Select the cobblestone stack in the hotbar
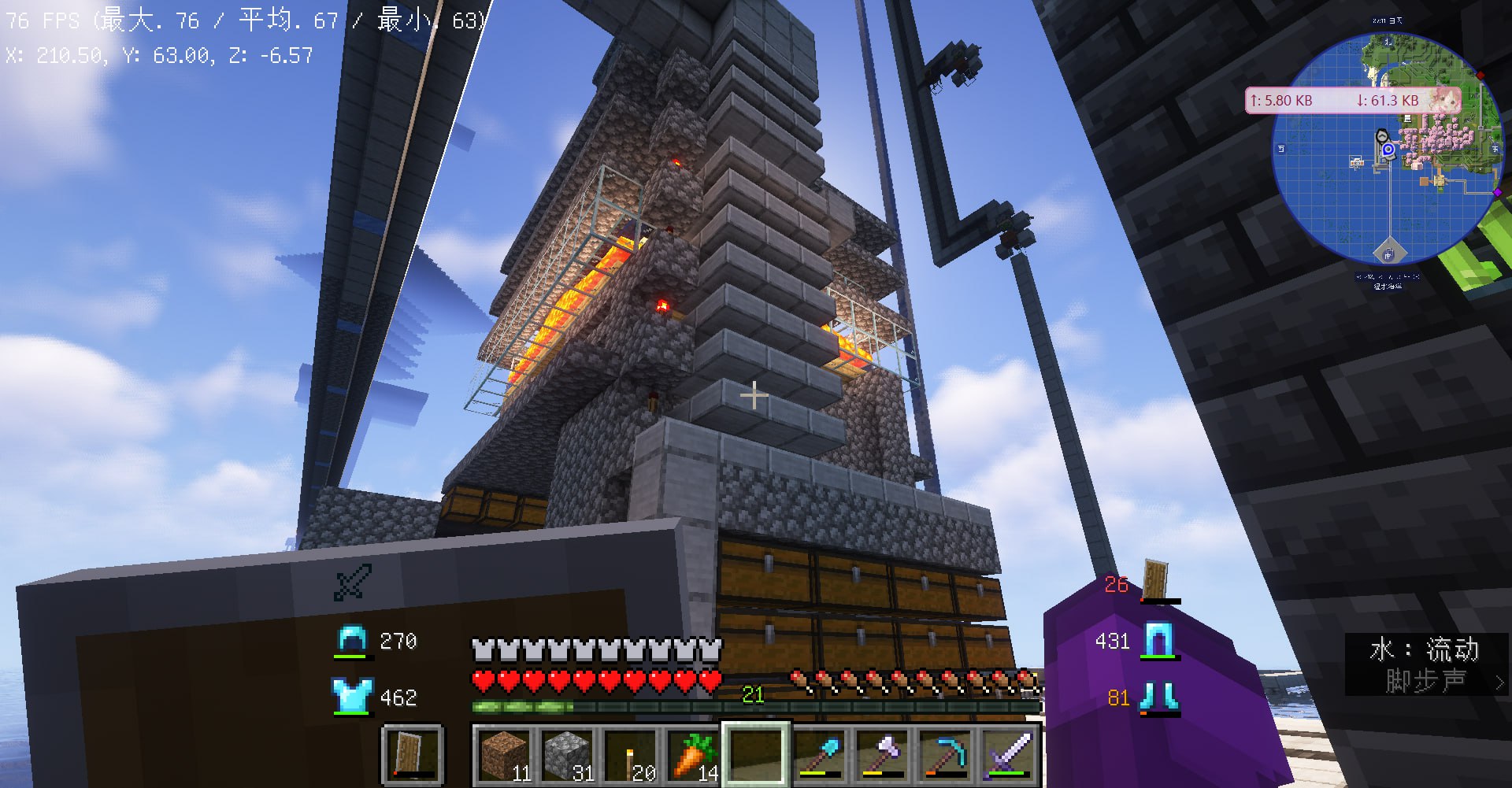The height and width of the screenshot is (788, 1512). click(567, 755)
